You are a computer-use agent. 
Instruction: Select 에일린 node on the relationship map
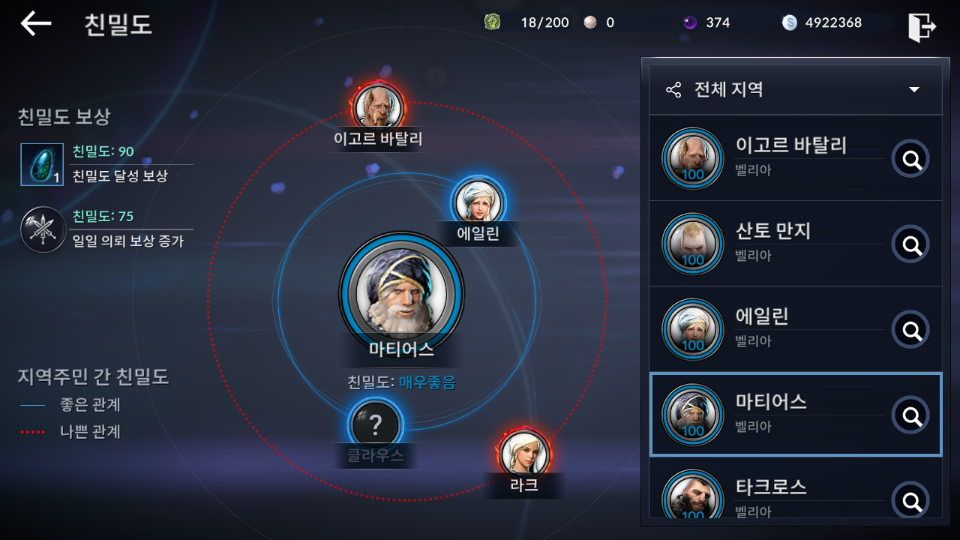(477, 201)
